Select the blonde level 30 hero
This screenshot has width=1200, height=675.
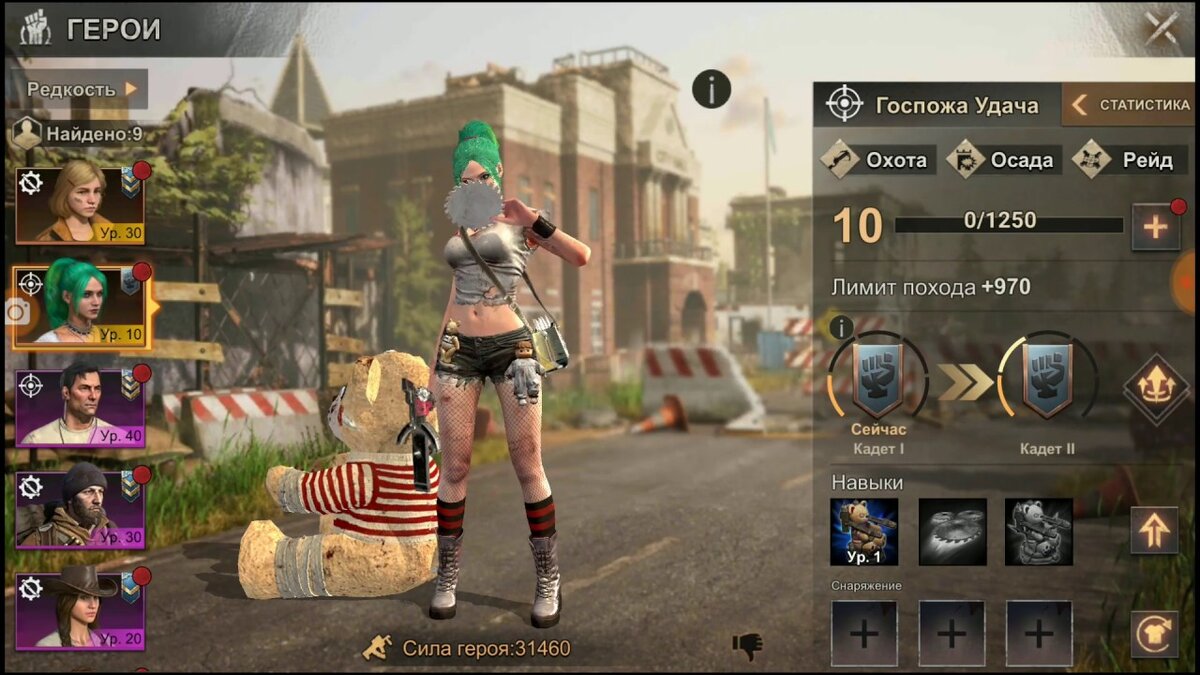pos(80,205)
